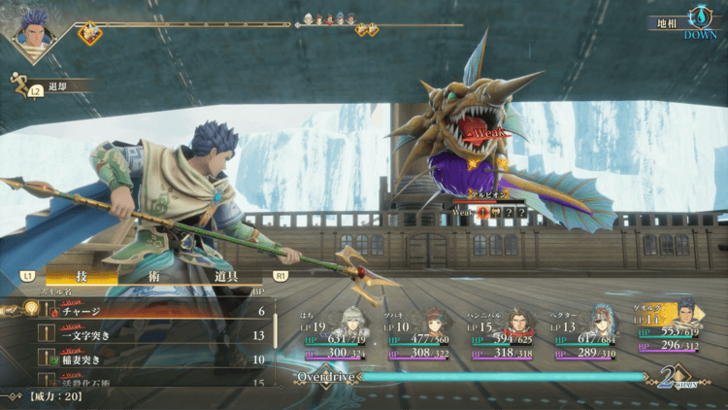Select party member ツバキ's portrait
This screenshot has height=410, width=728.
437,323
